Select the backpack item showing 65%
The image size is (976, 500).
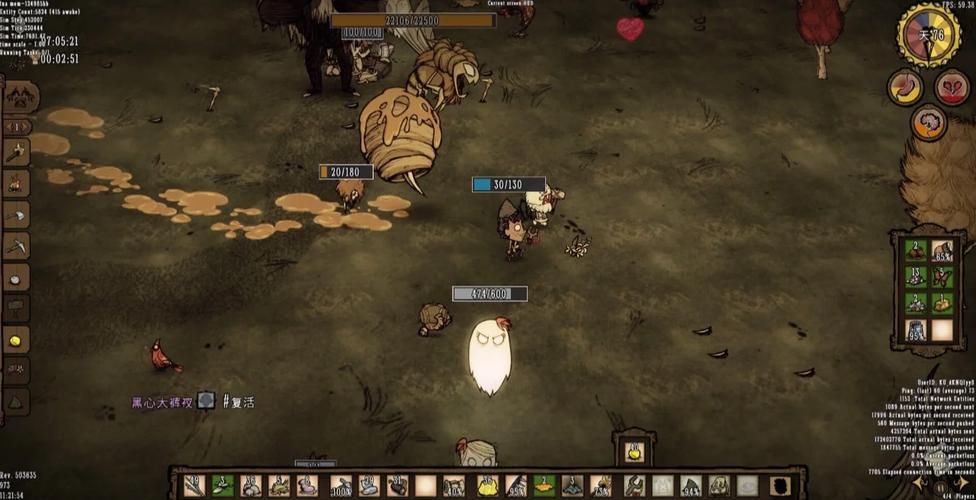(942, 250)
